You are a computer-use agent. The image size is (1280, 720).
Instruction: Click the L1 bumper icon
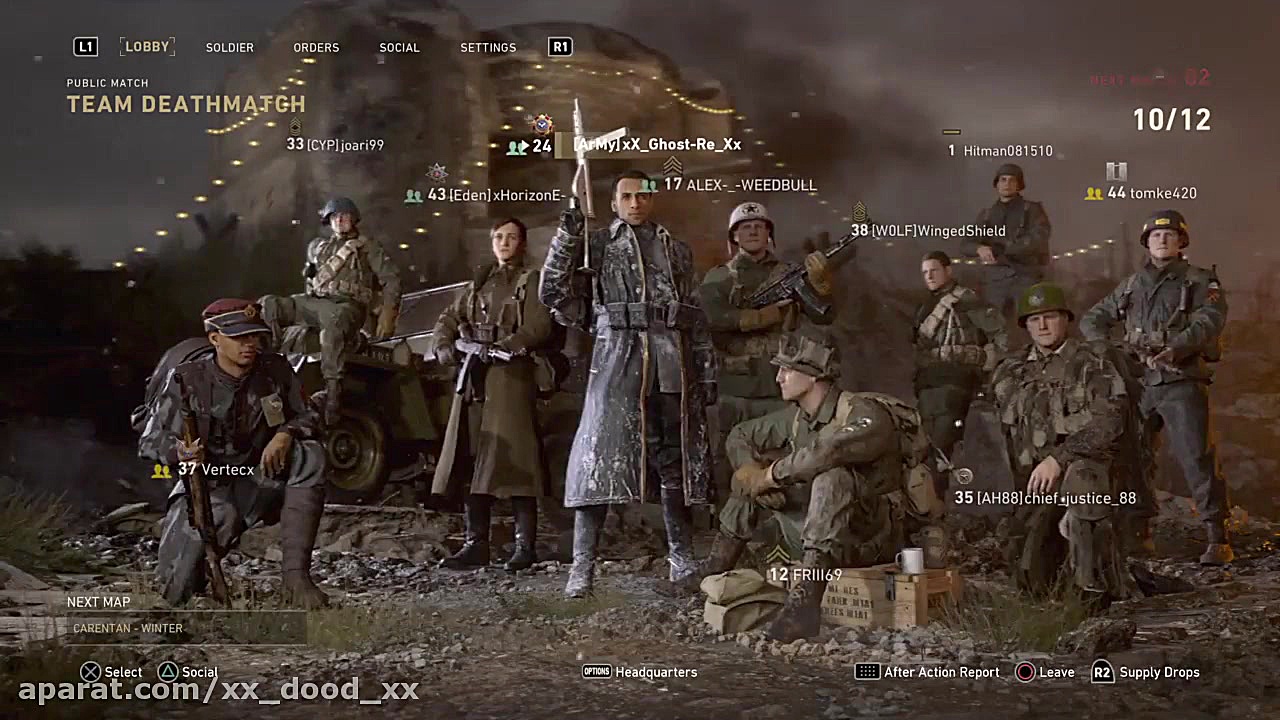pyautogui.click(x=85, y=46)
